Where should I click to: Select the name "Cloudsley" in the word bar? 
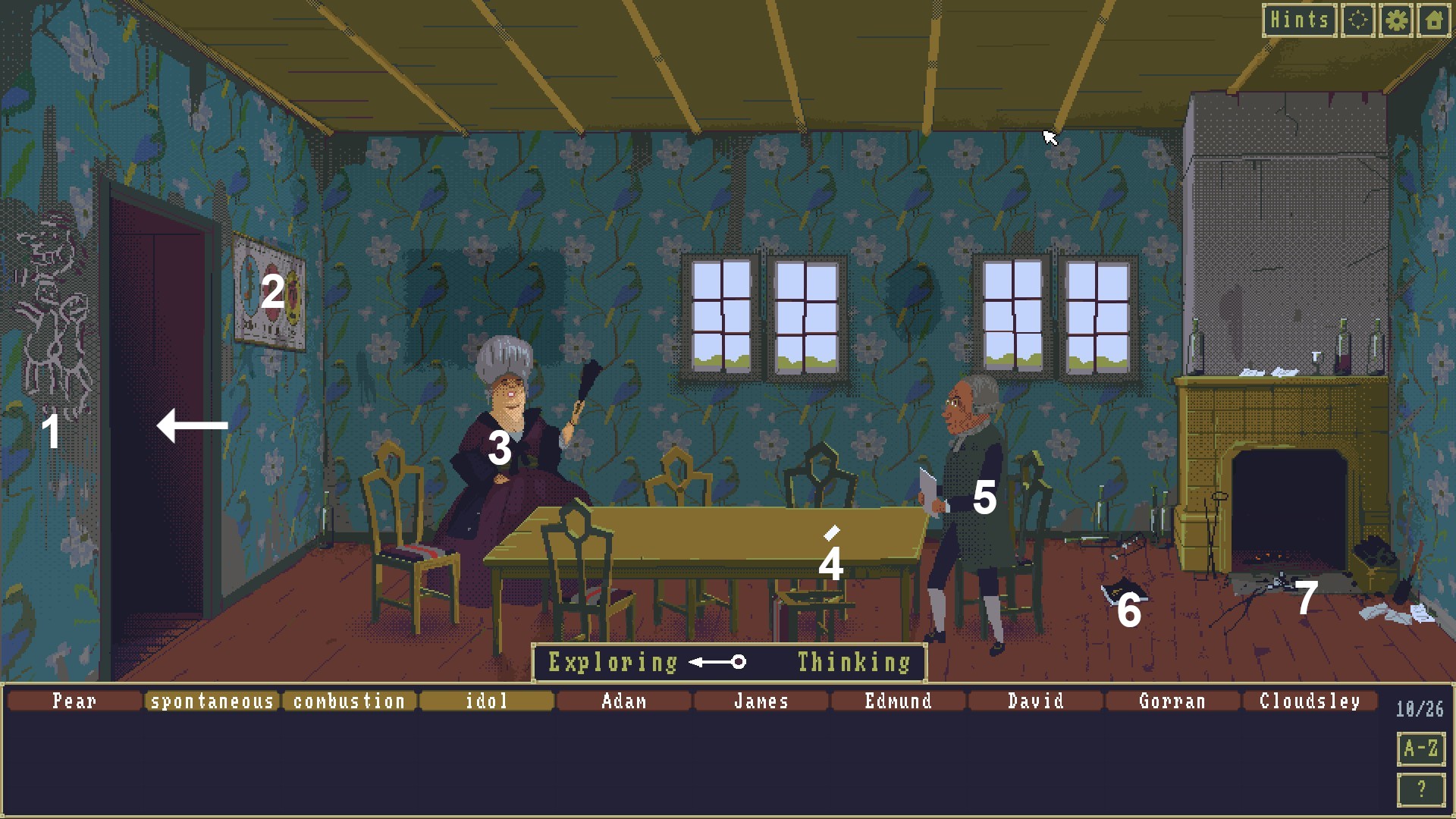[1310, 701]
